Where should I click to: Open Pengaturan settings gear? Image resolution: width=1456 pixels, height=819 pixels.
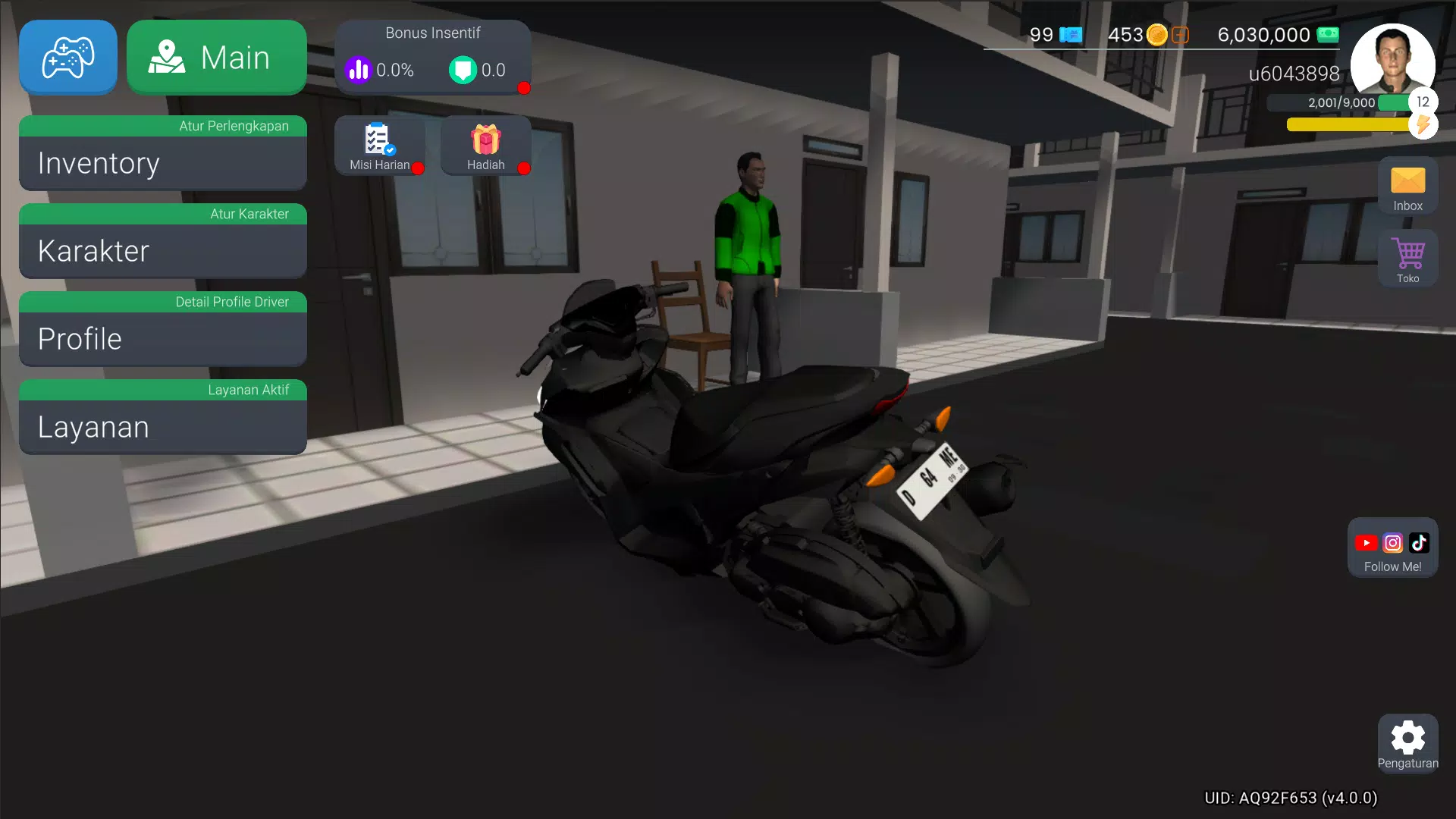click(x=1408, y=739)
